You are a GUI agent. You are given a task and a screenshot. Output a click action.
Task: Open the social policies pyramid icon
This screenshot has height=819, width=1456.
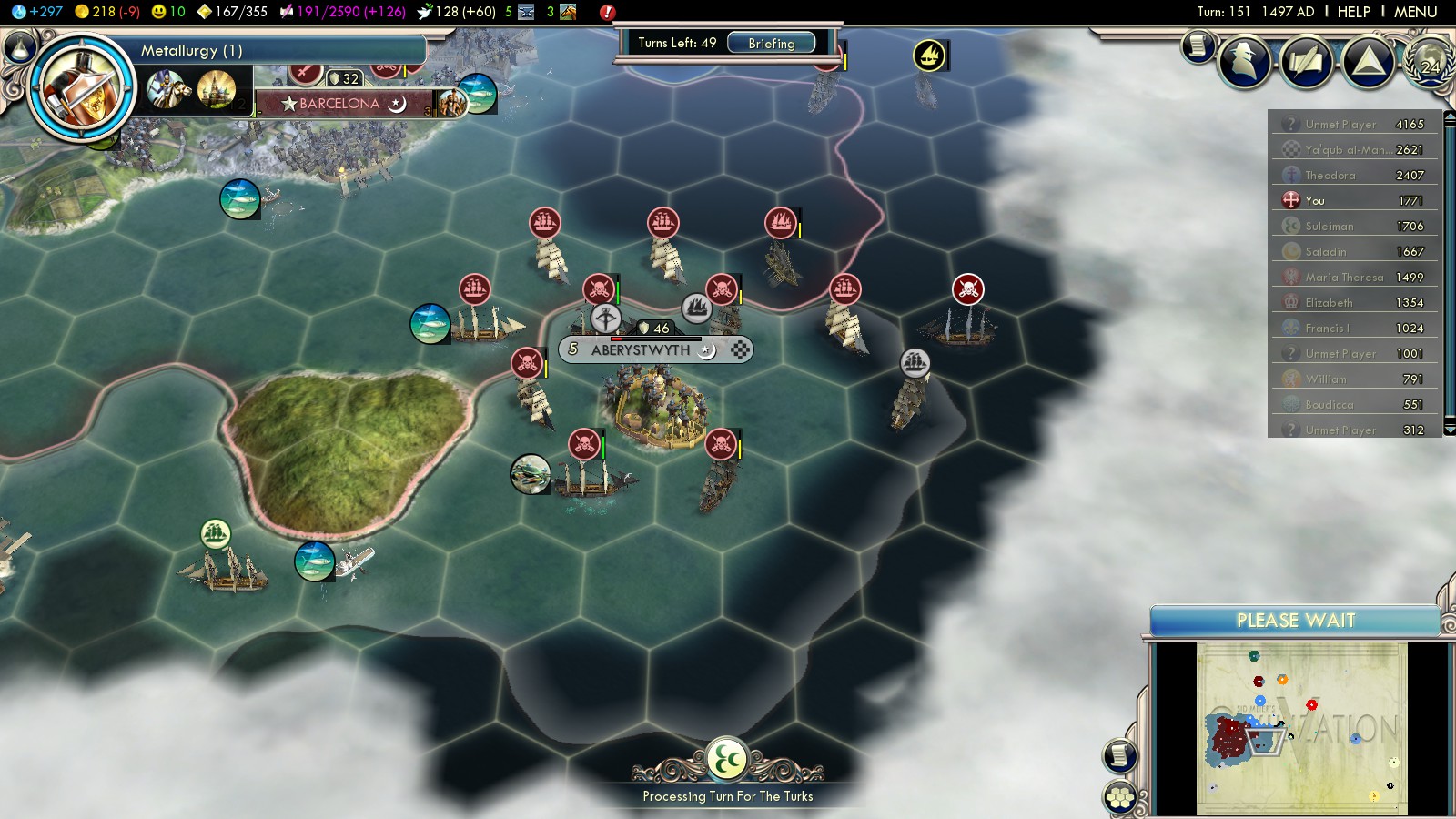tap(1368, 61)
